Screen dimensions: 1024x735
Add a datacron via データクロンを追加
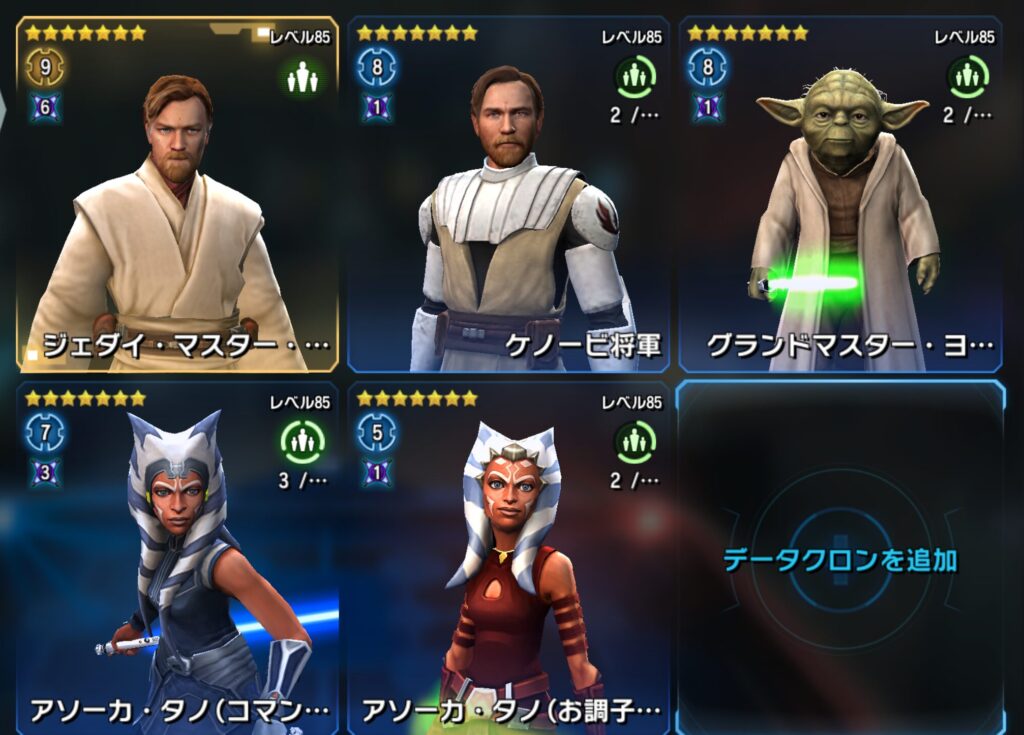tap(840, 559)
